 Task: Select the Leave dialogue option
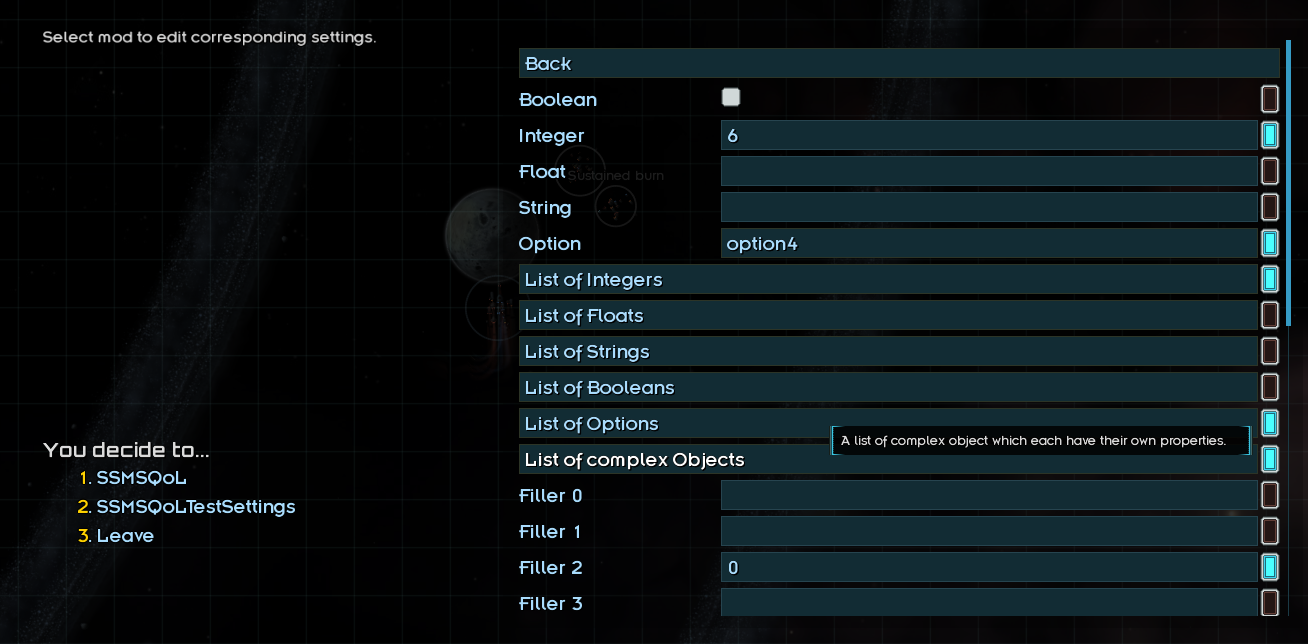125,536
